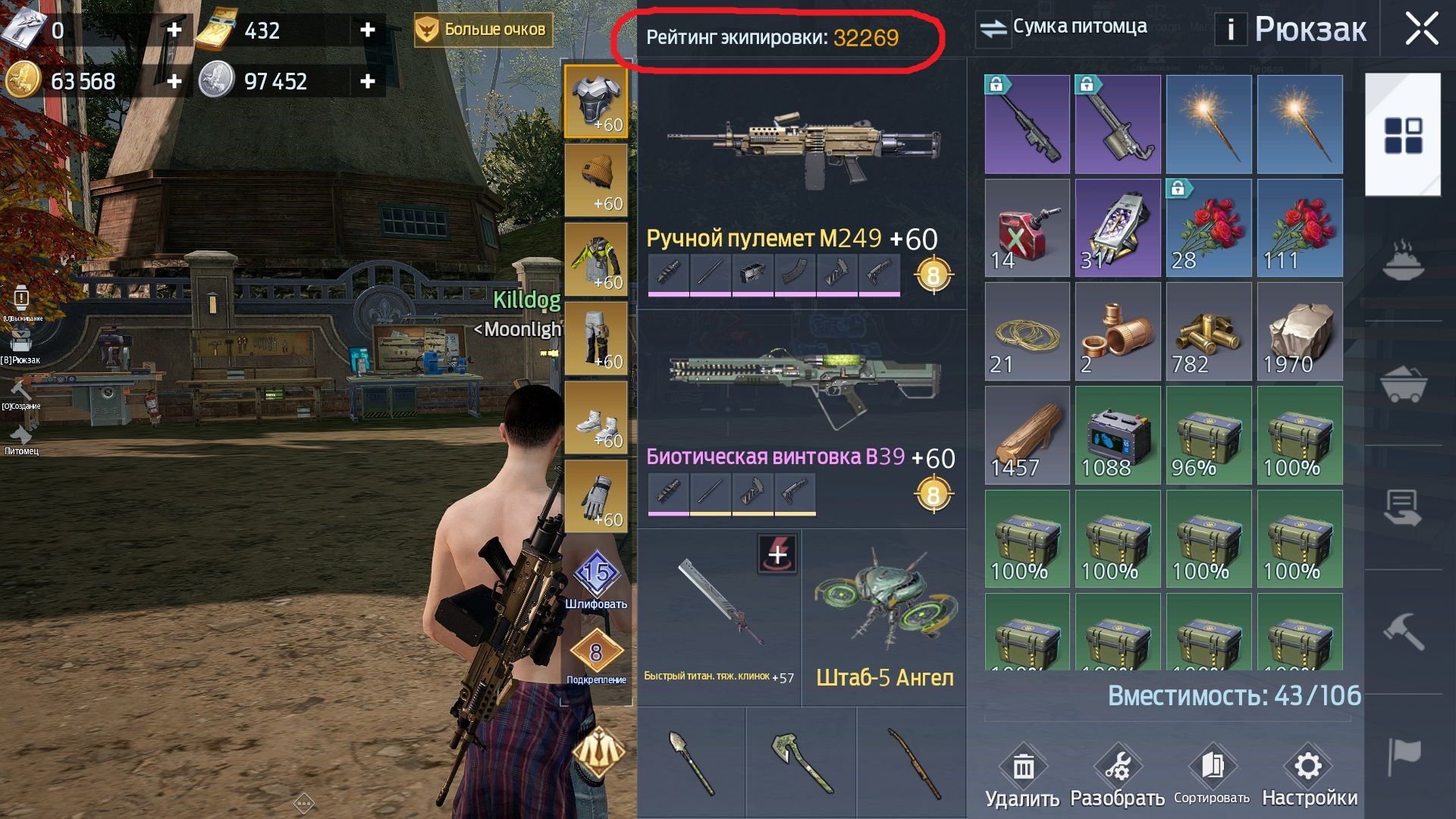1456x819 pixels.
Task: Select the equipped armor slot with +60
Action: pyautogui.click(x=596, y=99)
